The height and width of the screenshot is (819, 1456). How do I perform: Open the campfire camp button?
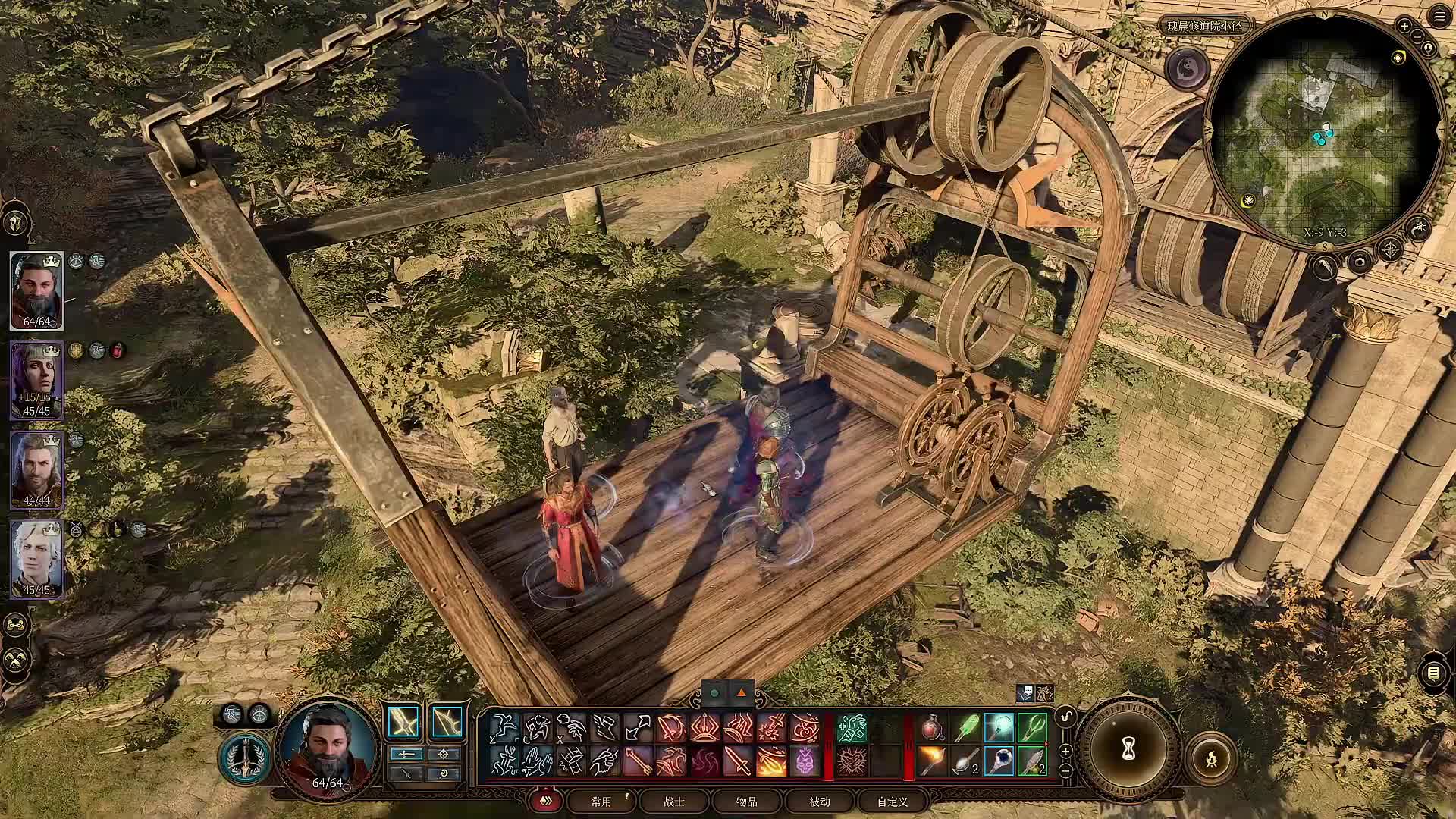coord(1211,758)
